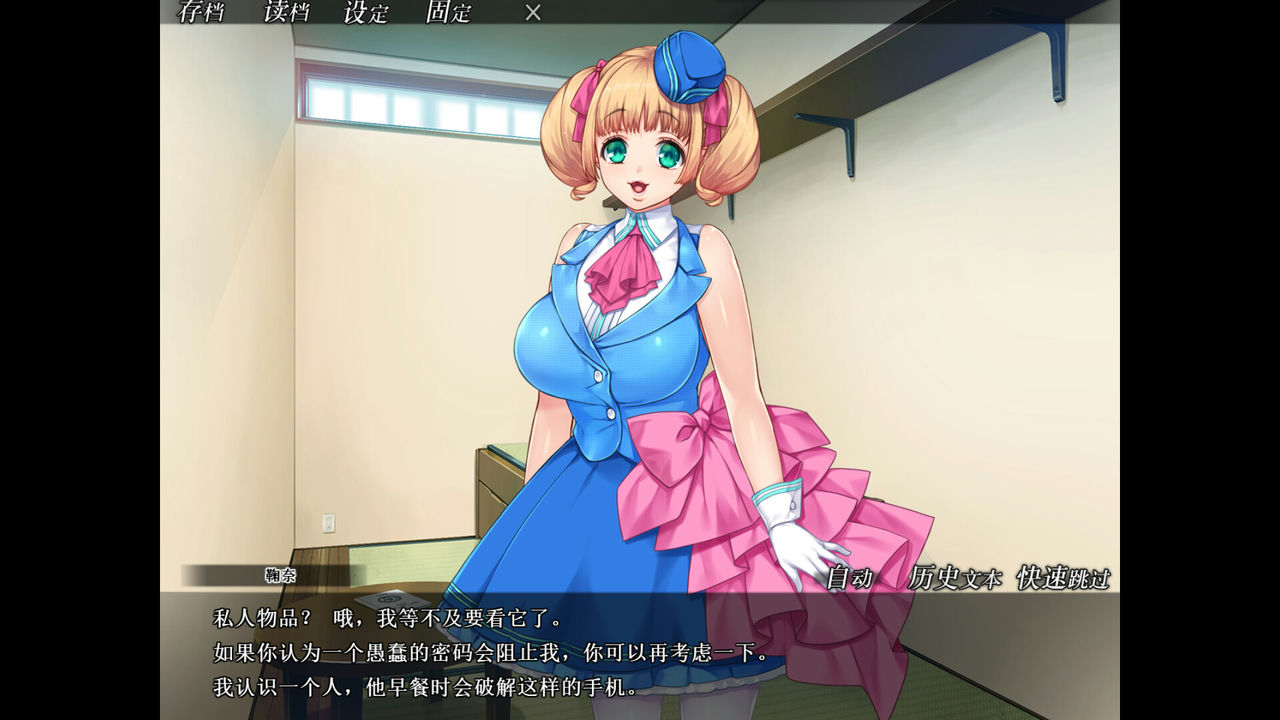Click the character sprite of Kikuna
This screenshot has width=1280, height=720.
tap(630, 300)
